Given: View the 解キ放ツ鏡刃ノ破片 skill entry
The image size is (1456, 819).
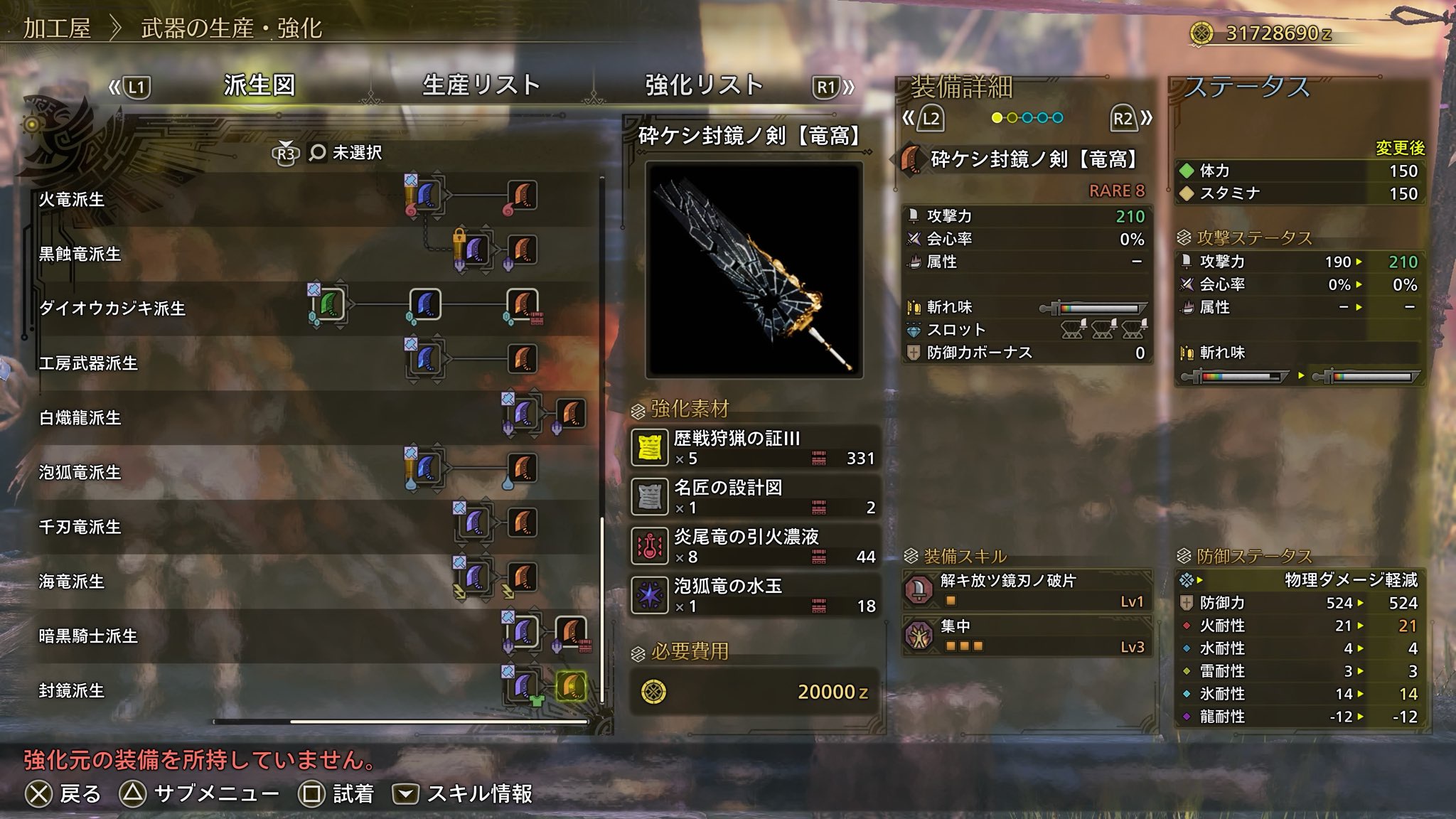Looking at the screenshot, I should (x=1027, y=590).
